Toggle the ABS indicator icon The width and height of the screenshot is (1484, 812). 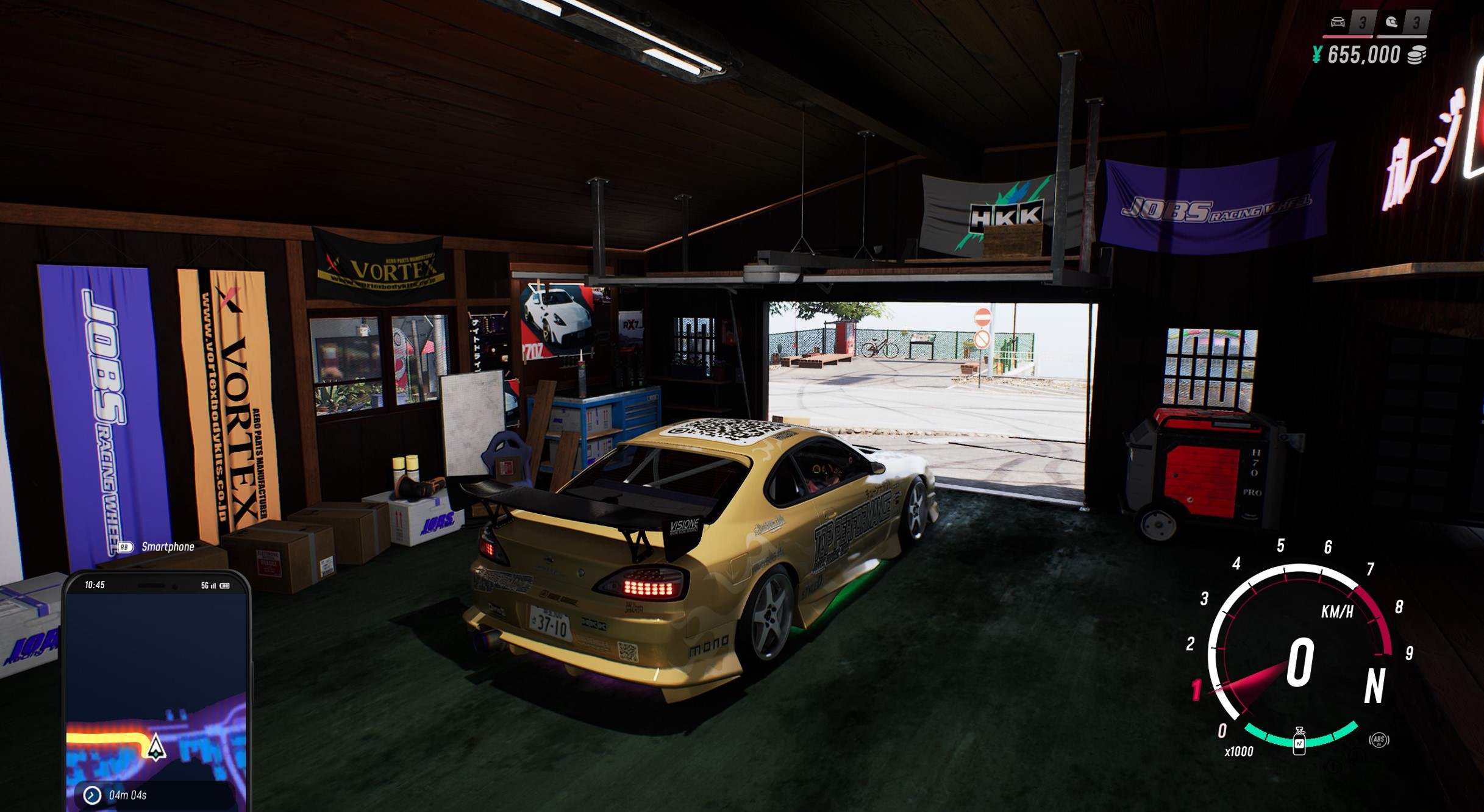1379,740
